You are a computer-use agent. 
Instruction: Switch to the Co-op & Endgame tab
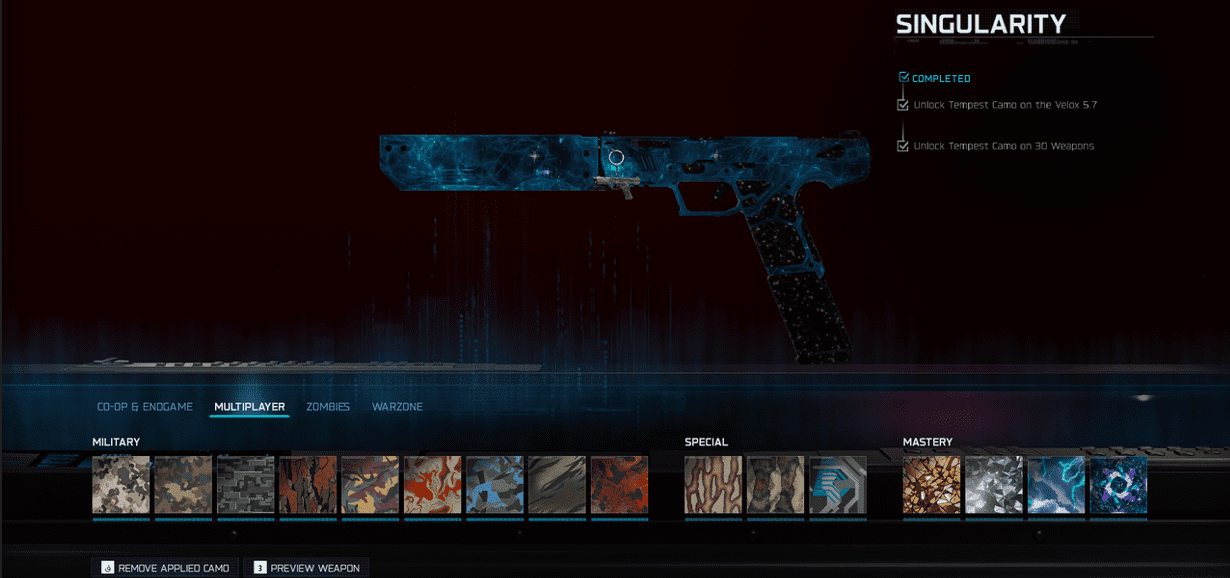point(144,407)
